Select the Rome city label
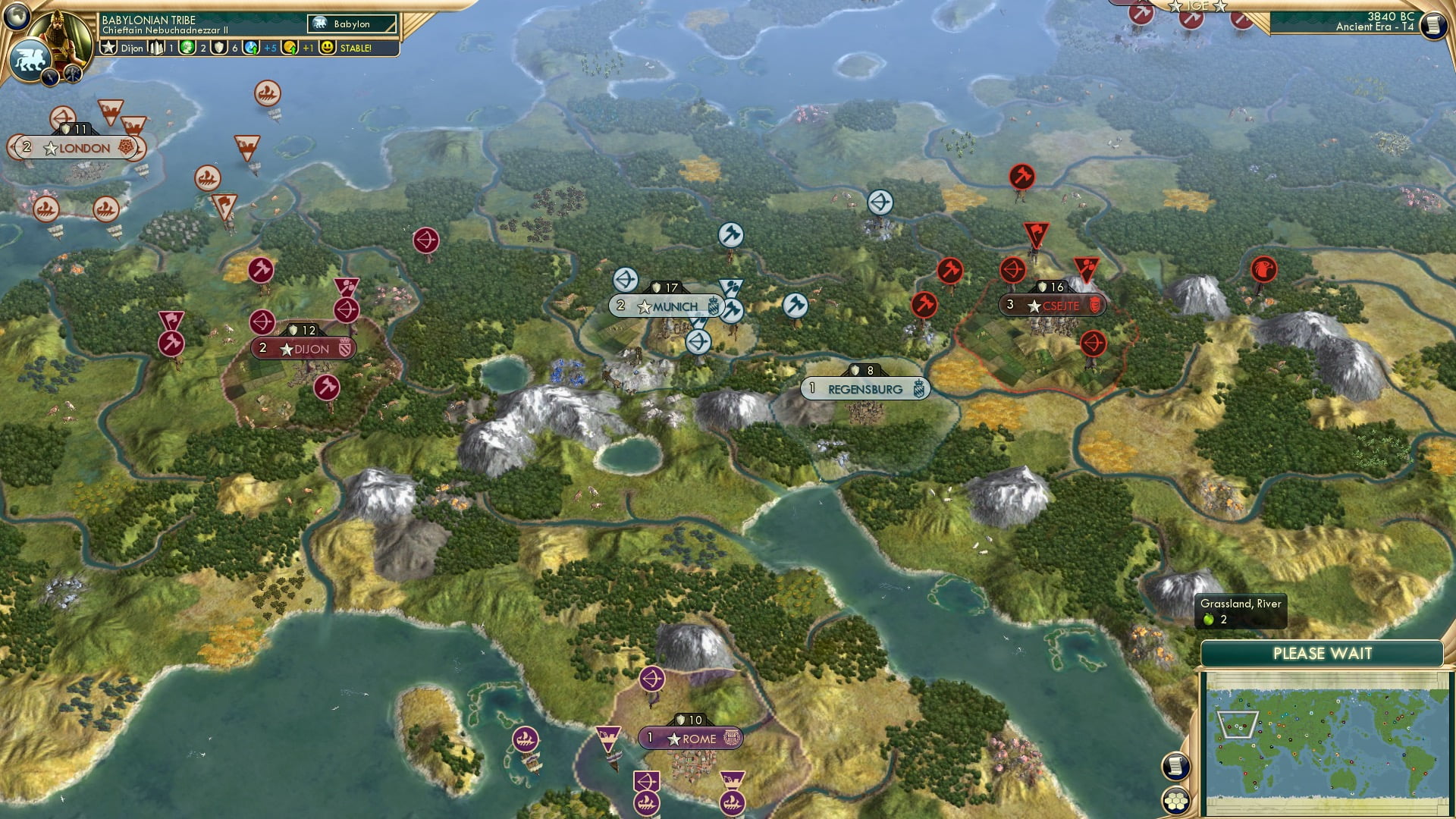 [x=692, y=738]
